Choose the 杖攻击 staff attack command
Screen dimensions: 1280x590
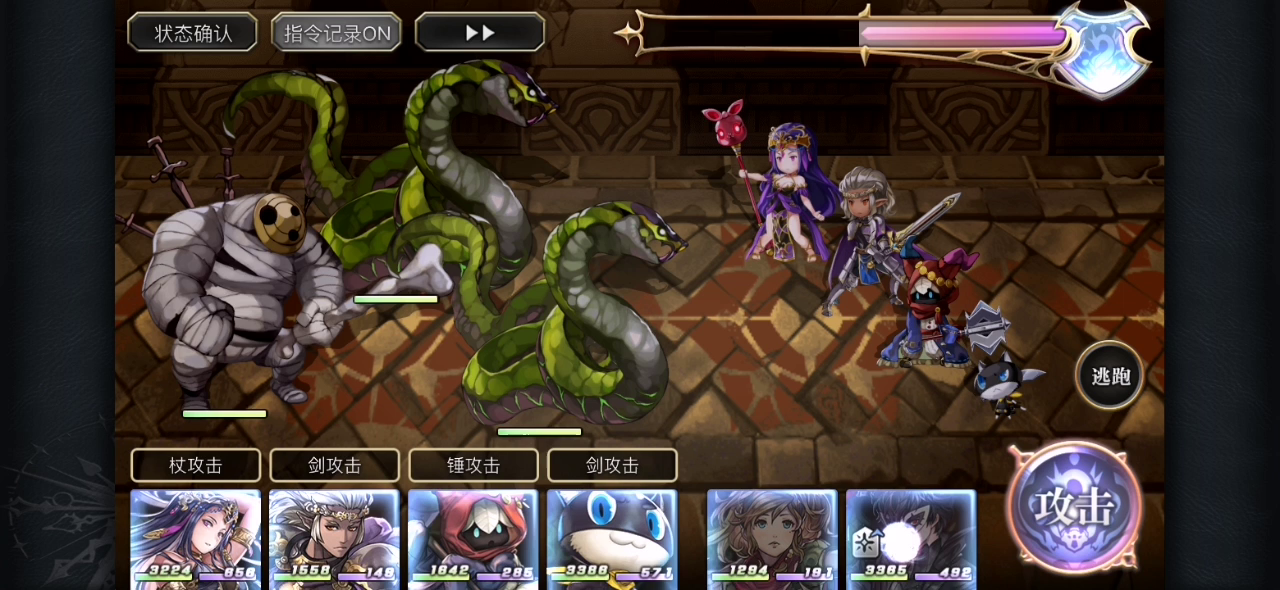tap(195, 465)
